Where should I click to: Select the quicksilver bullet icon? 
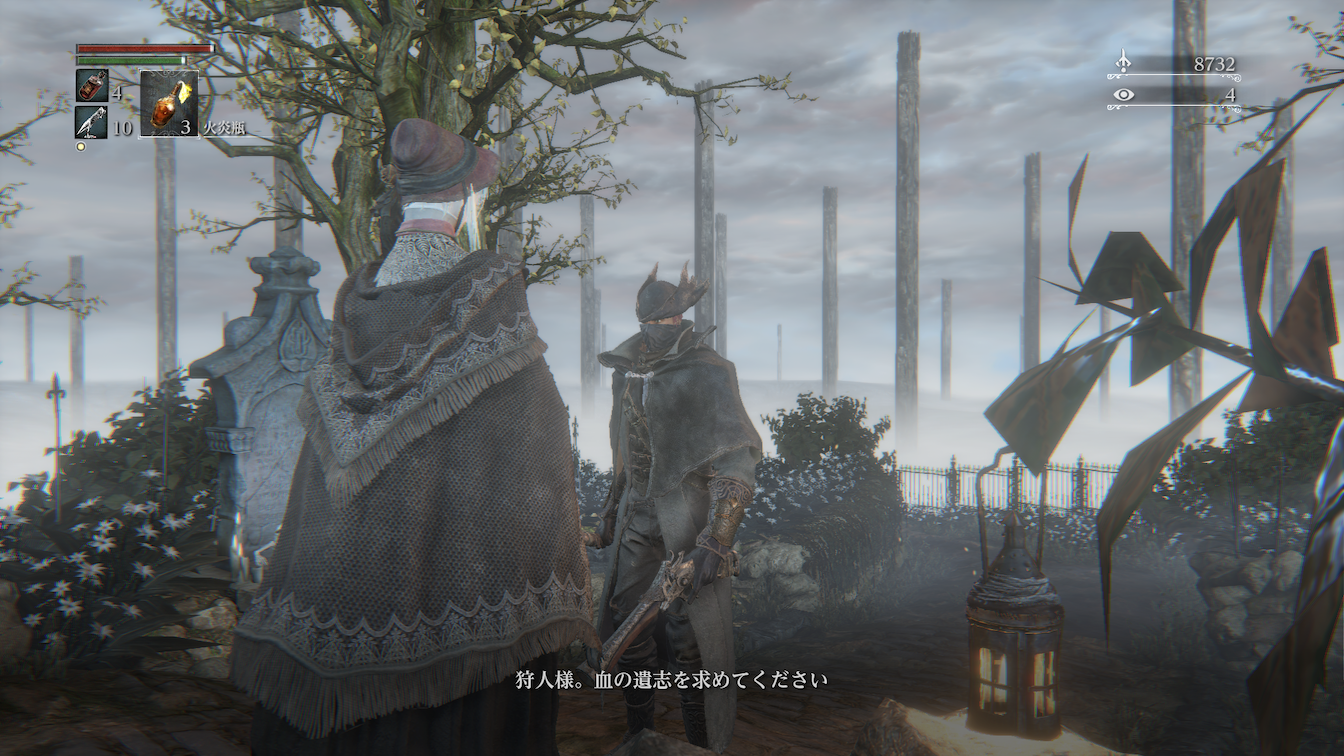(x=91, y=122)
